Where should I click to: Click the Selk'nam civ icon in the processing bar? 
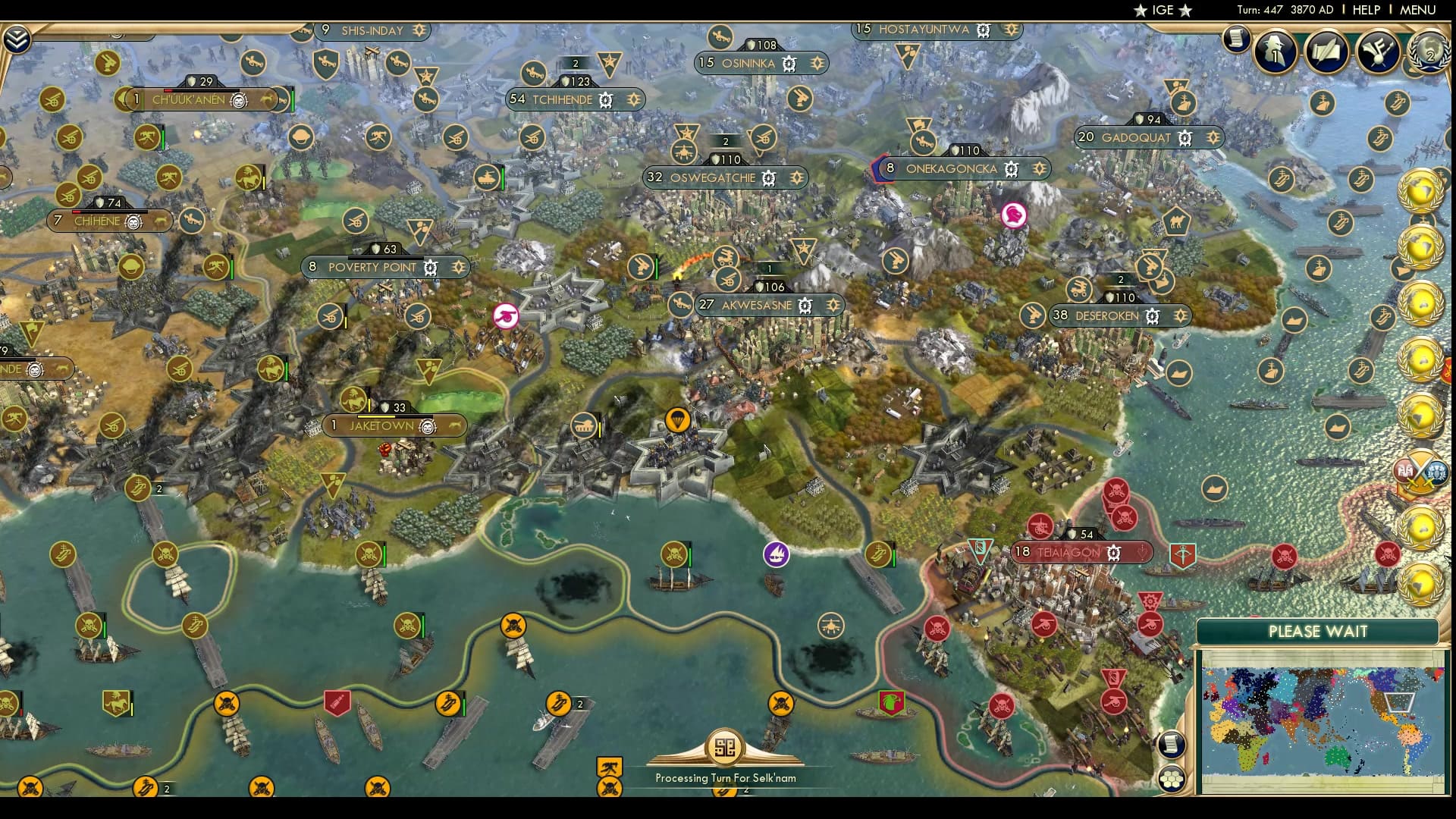click(x=726, y=747)
